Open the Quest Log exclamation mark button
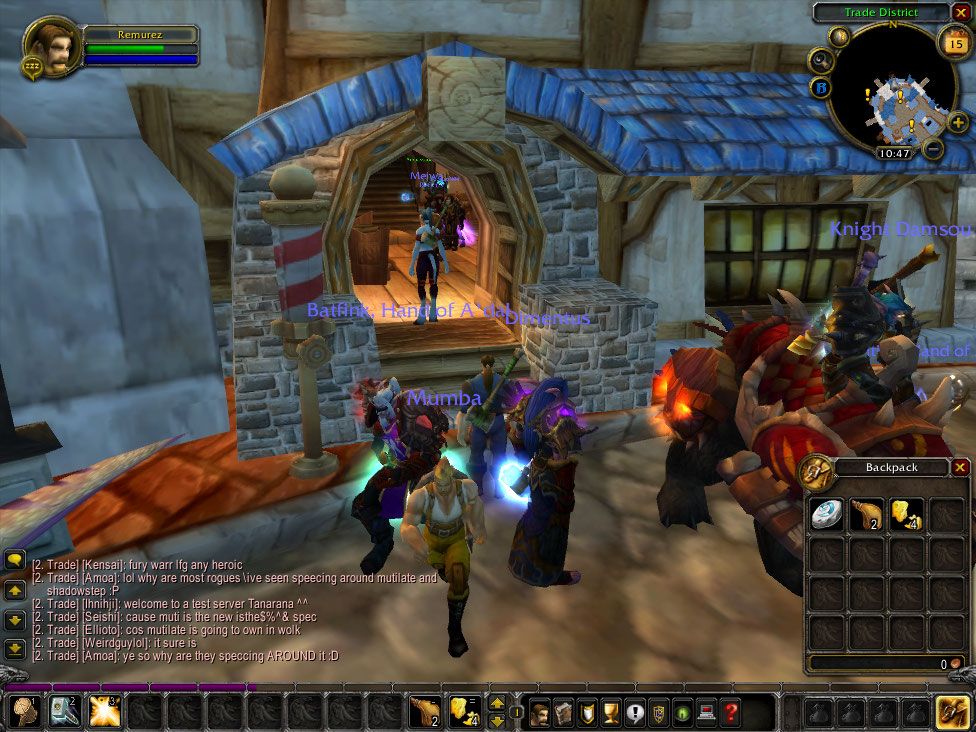Image resolution: width=976 pixels, height=732 pixels. pos(635,713)
